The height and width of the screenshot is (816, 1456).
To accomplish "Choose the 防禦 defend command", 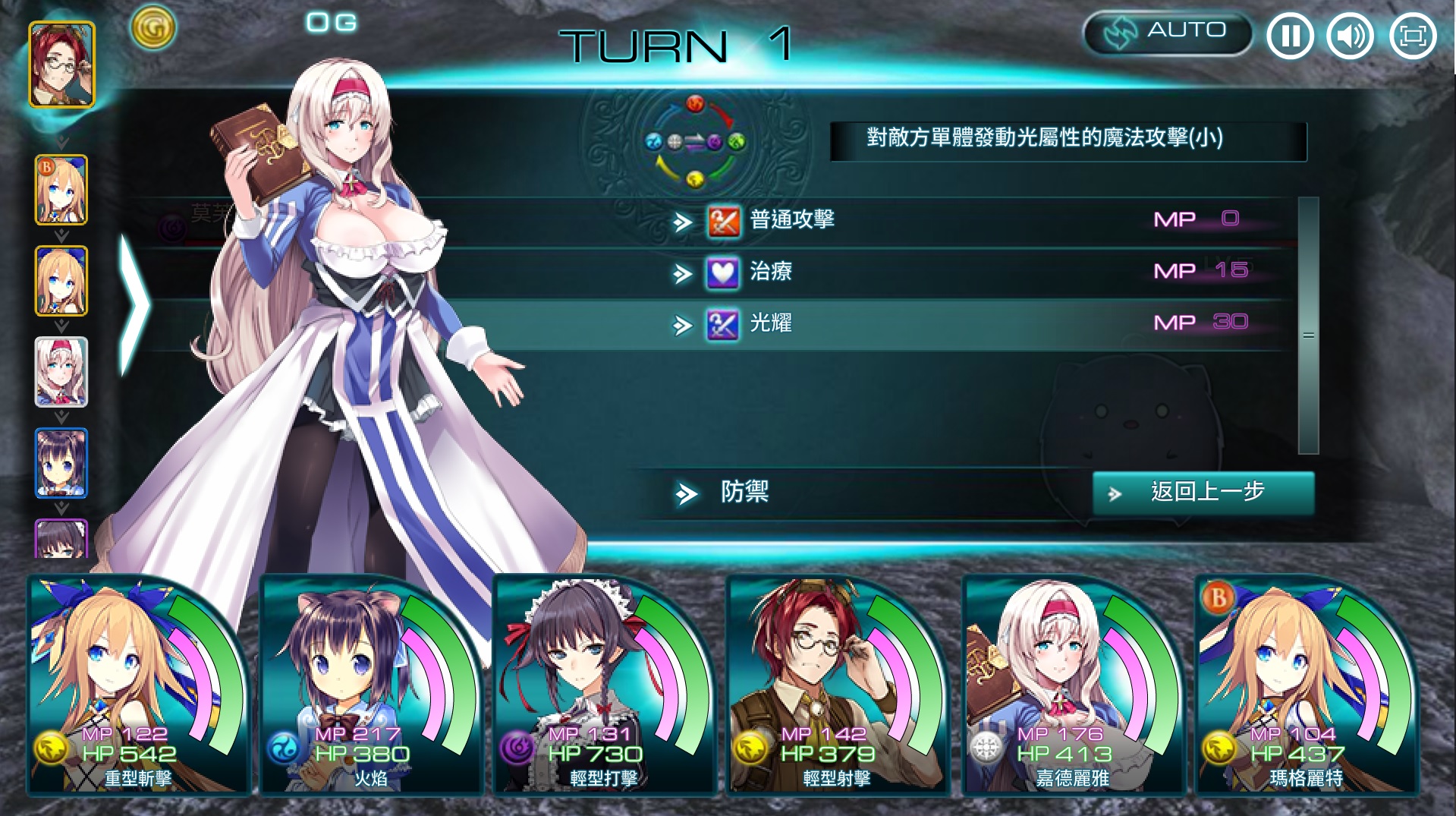I will (x=744, y=493).
